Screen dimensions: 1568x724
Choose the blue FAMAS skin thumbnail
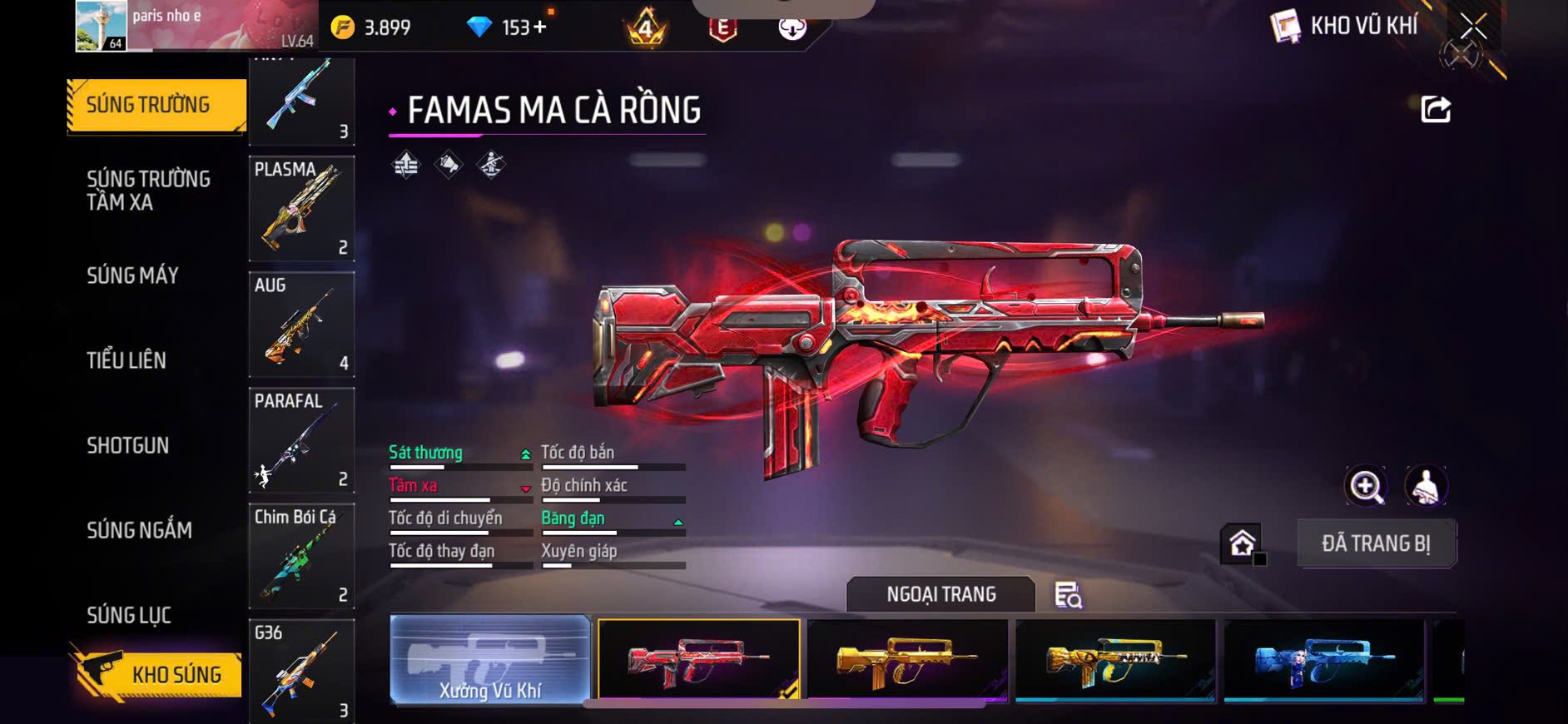click(x=1323, y=660)
